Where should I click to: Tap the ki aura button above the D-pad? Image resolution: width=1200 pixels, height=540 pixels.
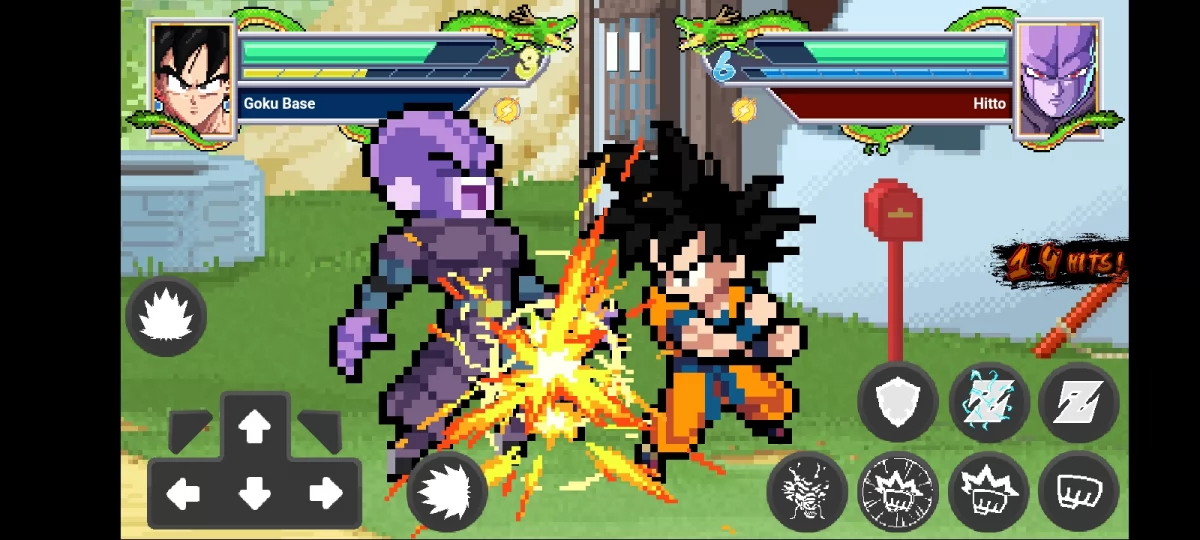pyautogui.click(x=166, y=317)
